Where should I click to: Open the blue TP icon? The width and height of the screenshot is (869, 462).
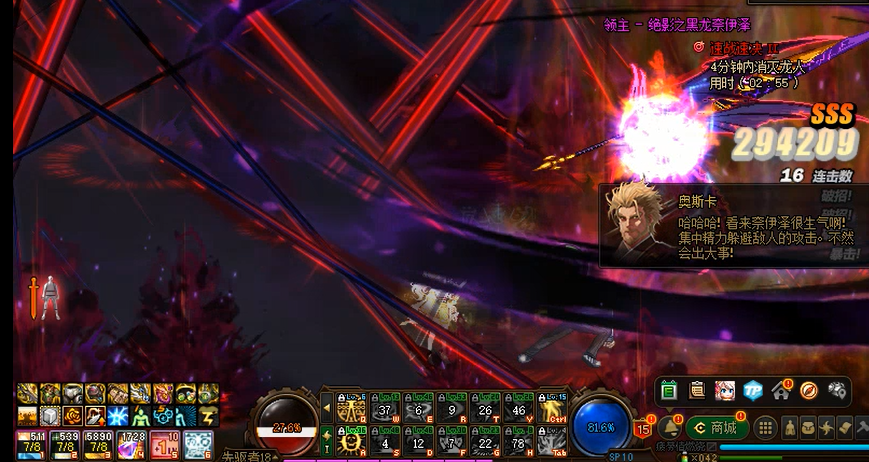[x=753, y=390]
